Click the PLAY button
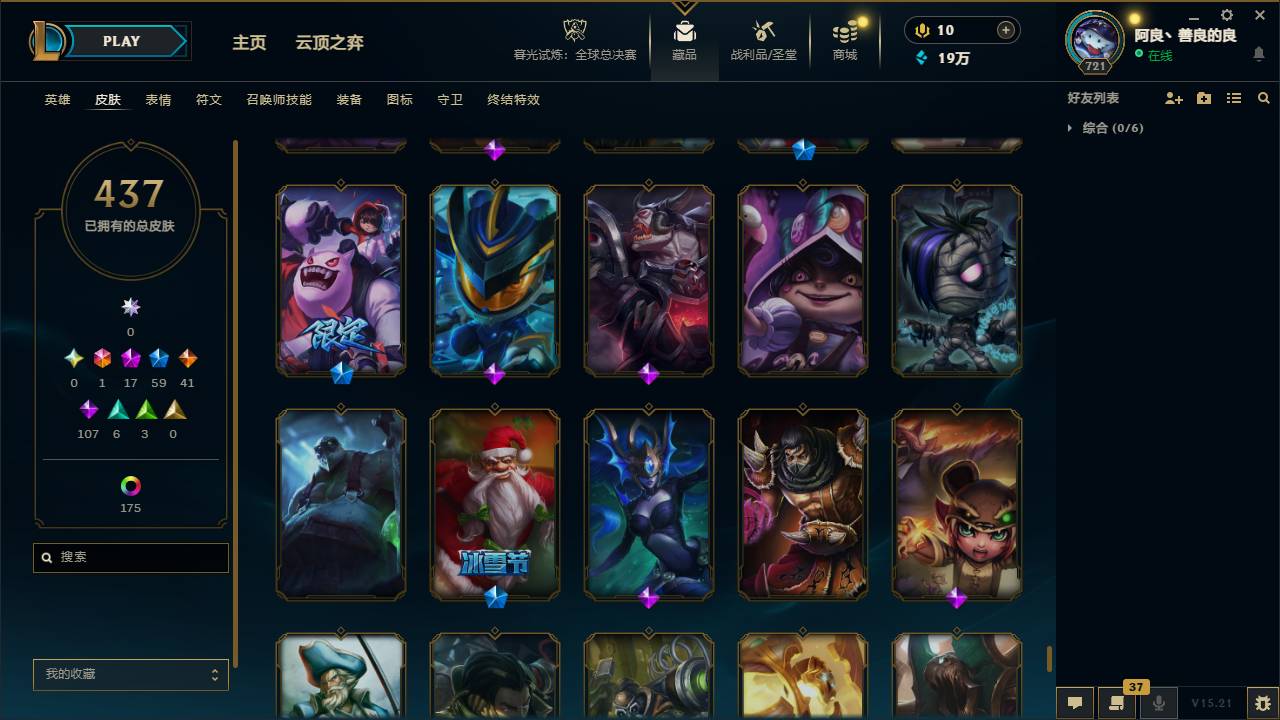This screenshot has width=1280, height=720. [121, 41]
